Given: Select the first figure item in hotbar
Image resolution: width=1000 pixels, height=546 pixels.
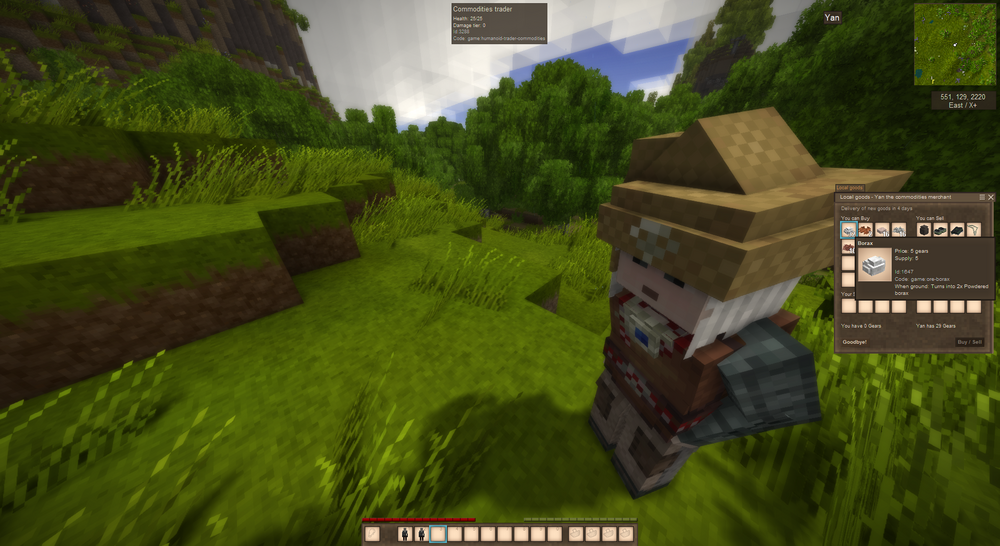Looking at the screenshot, I should (x=405, y=535).
